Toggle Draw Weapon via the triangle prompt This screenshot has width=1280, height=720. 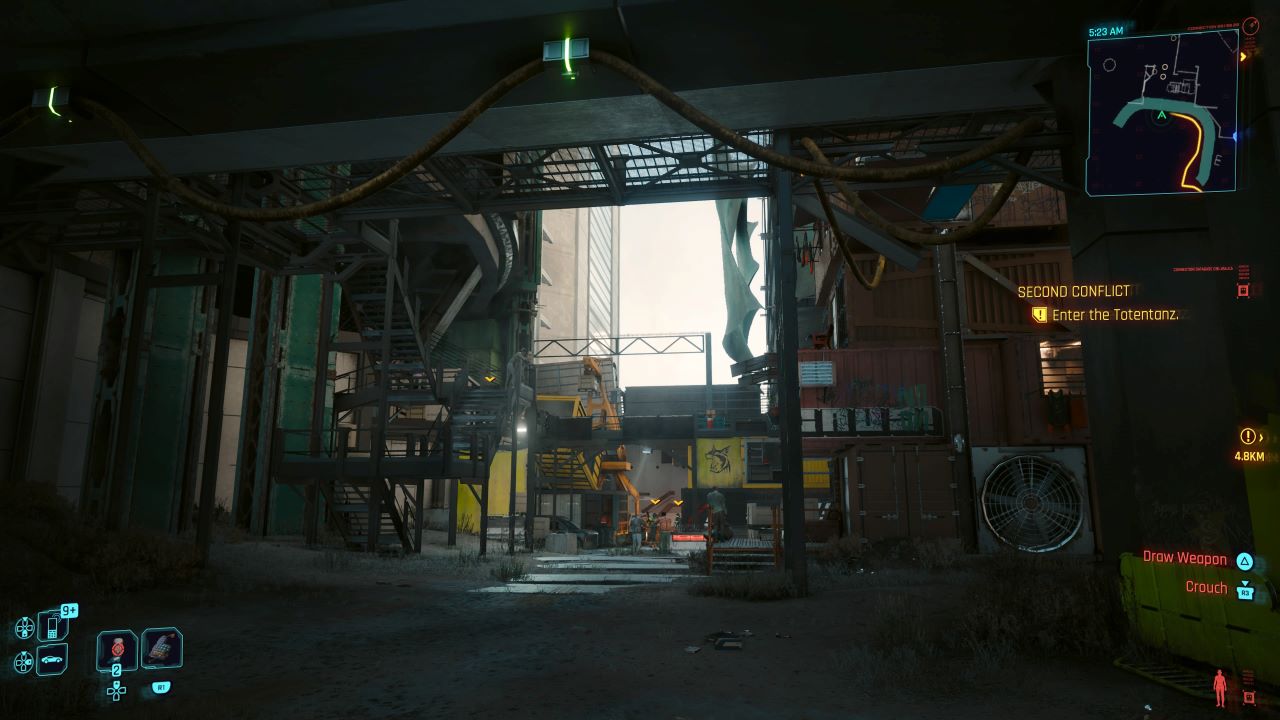[1245, 561]
